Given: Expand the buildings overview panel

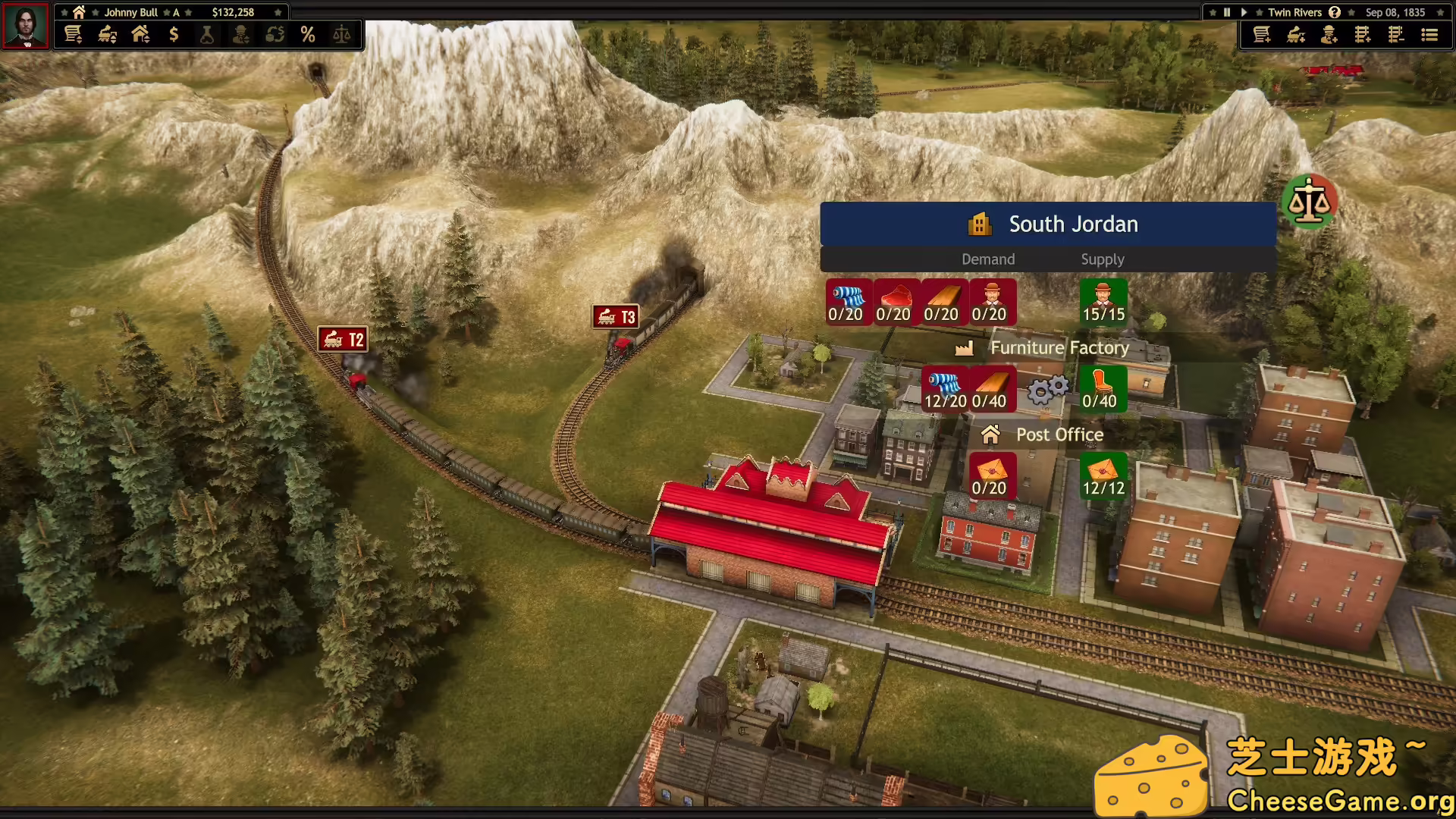Looking at the screenshot, I should (141, 34).
